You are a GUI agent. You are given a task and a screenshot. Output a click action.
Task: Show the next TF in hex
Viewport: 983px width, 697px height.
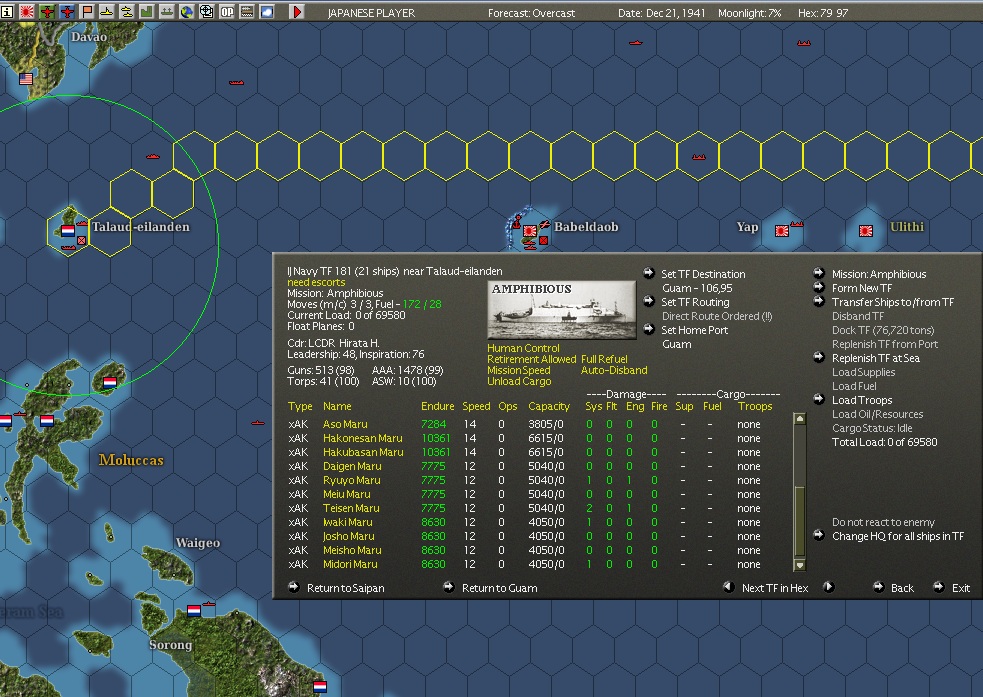774,588
